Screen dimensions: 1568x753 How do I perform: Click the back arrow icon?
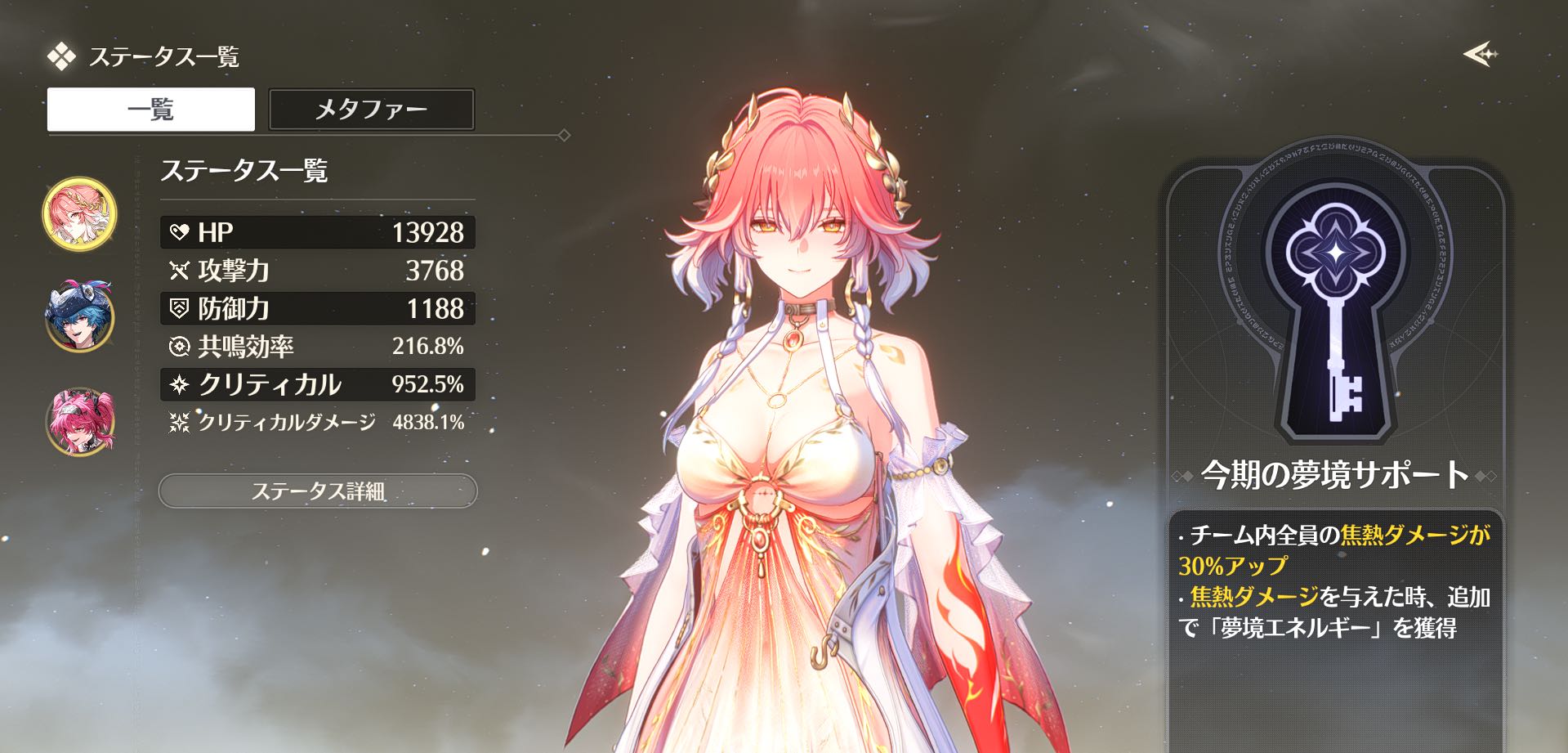1480,55
